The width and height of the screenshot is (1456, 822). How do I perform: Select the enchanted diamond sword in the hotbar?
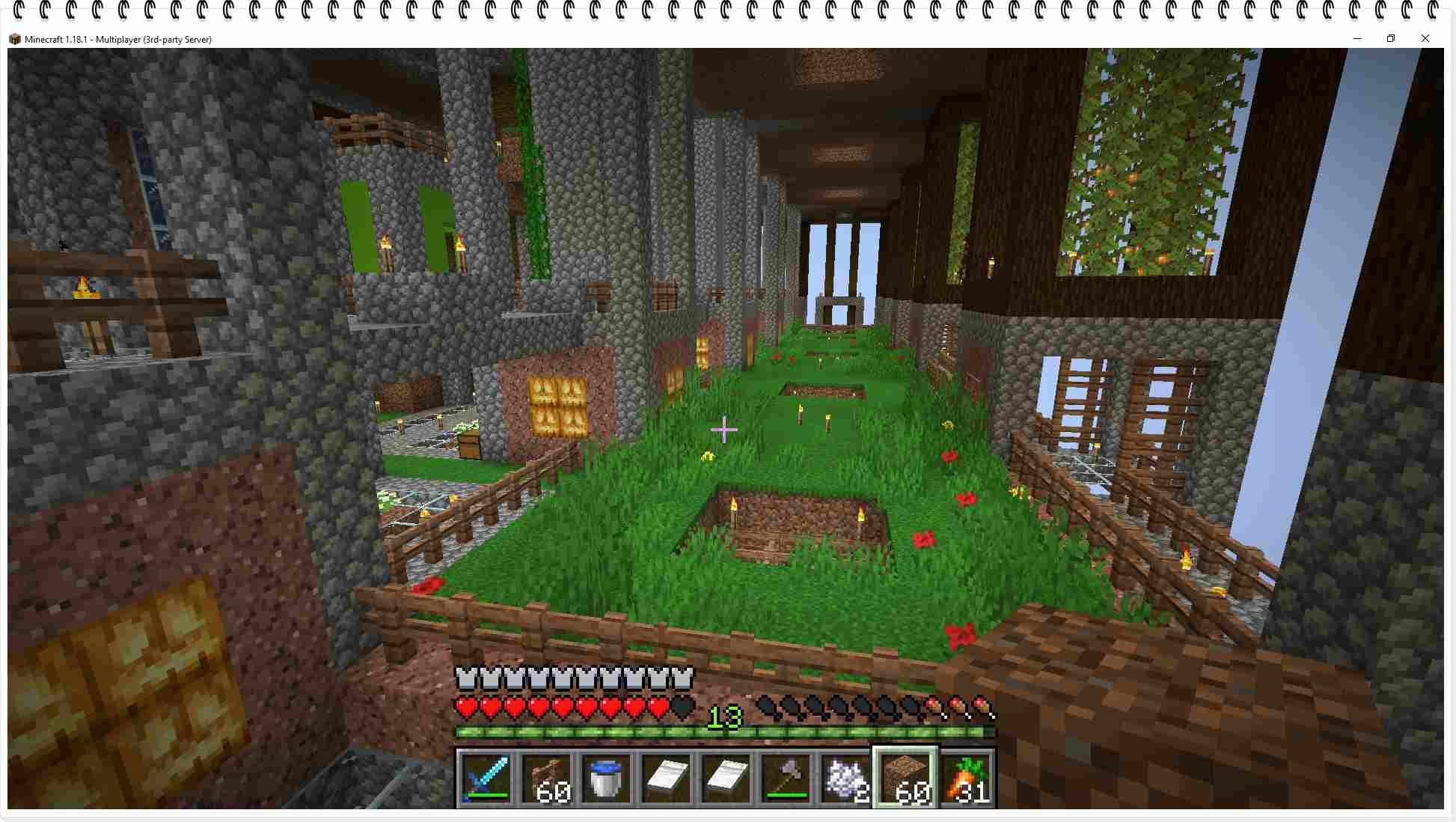485,777
